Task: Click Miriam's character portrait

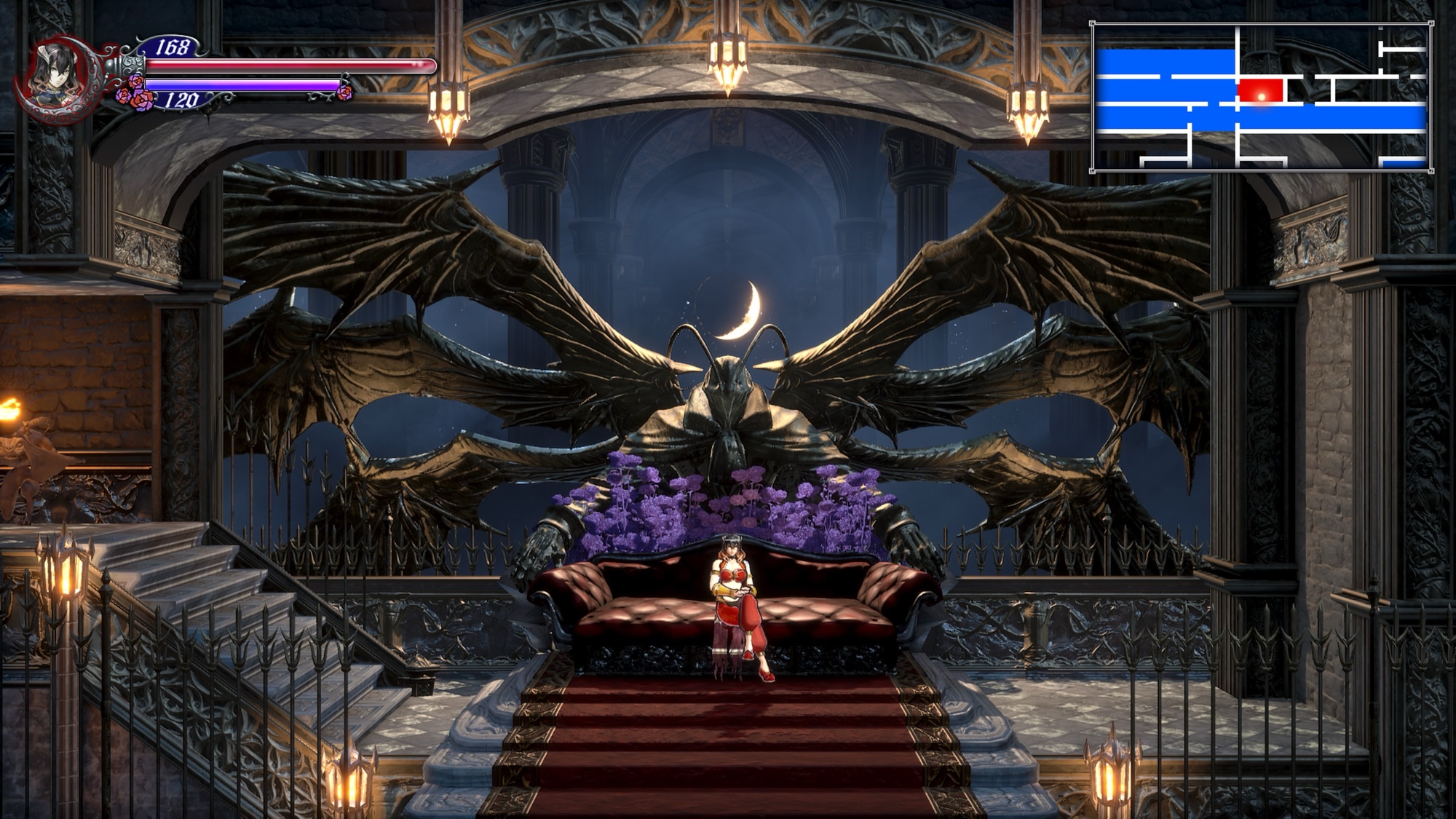Action: (60, 74)
